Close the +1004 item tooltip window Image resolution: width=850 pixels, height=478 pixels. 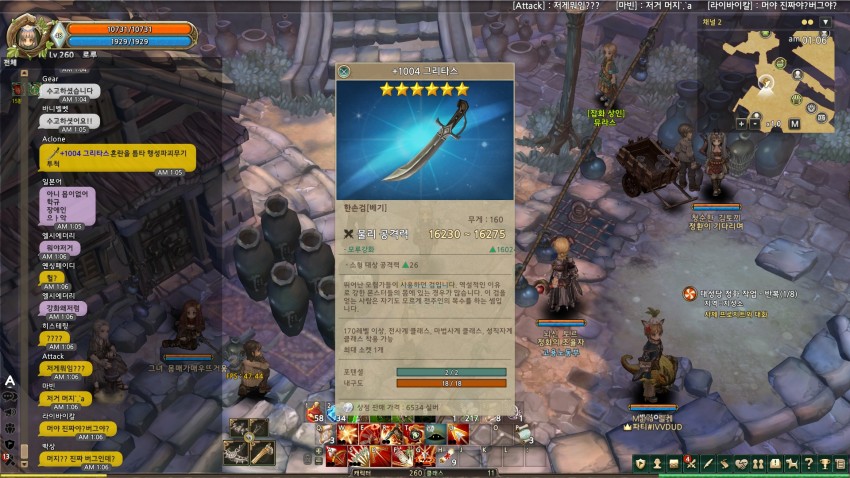(344, 72)
